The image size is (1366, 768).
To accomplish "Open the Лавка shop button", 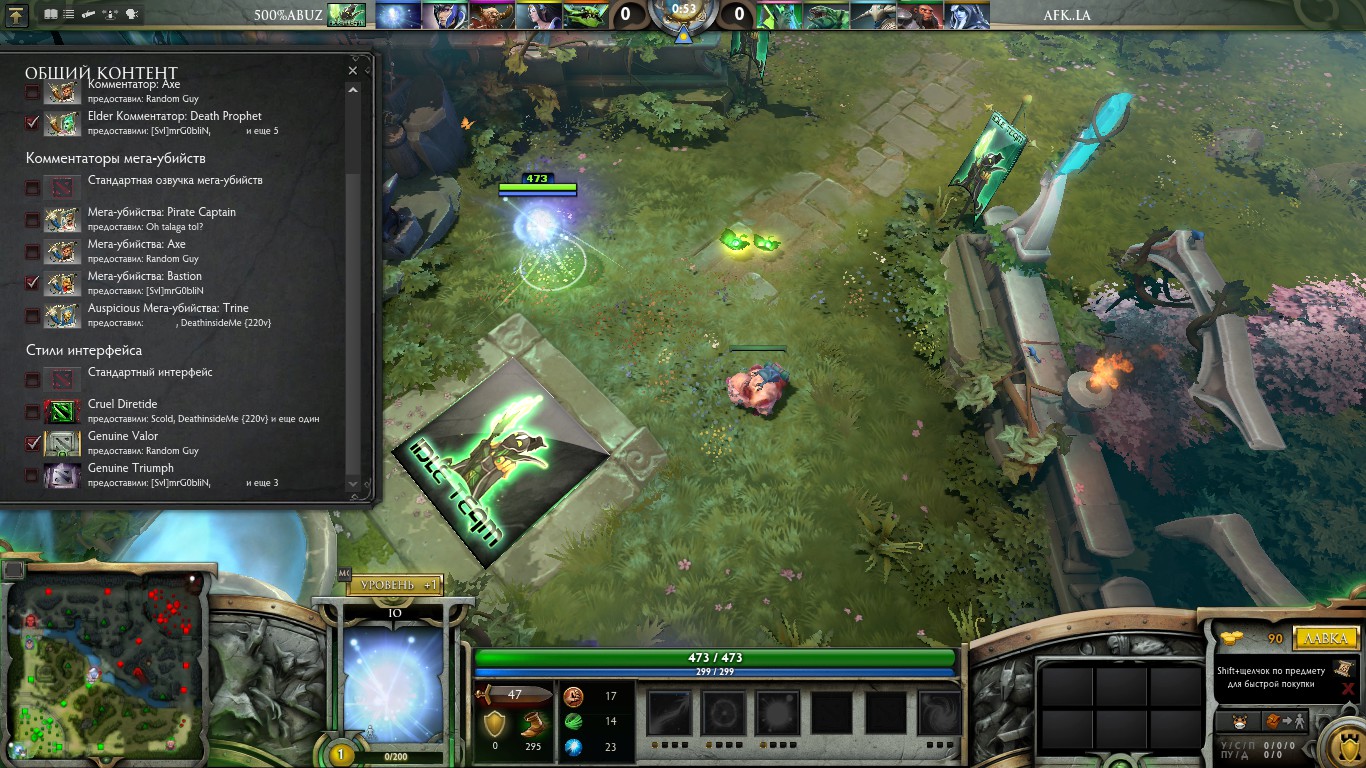I will point(1325,638).
